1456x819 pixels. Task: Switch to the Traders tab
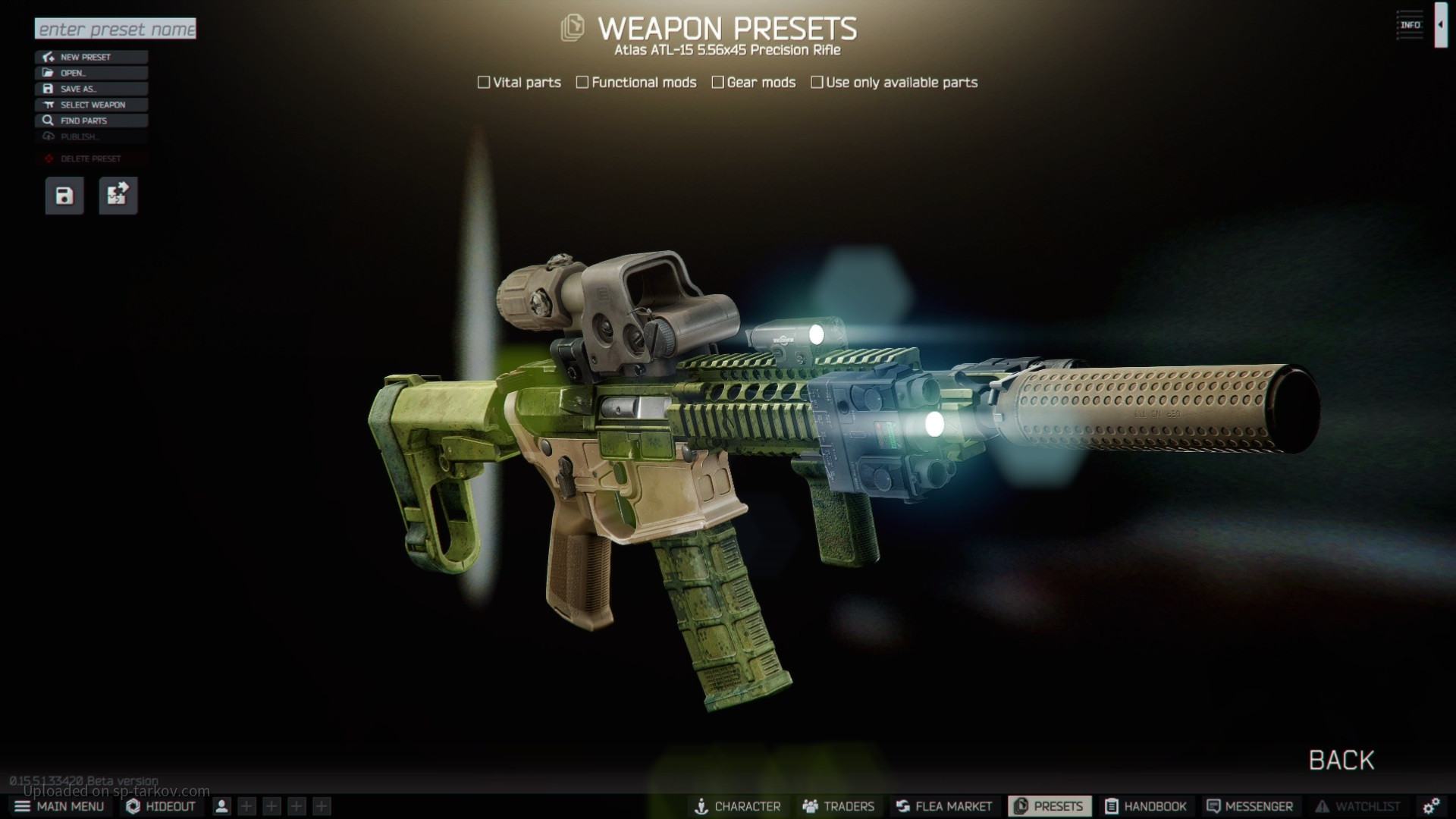click(838, 806)
